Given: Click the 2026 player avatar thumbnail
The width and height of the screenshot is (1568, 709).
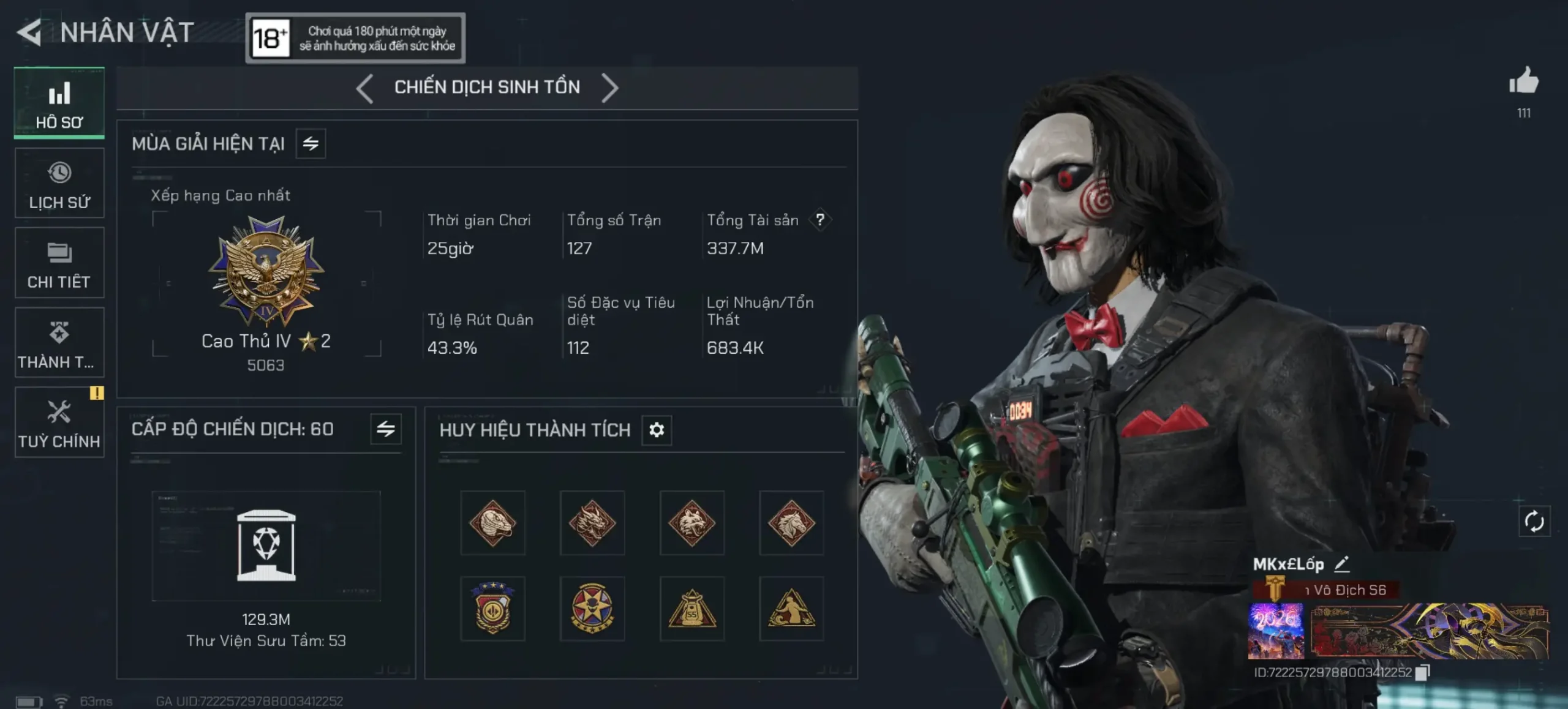Looking at the screenshot, I should (x=1276, y=631).
